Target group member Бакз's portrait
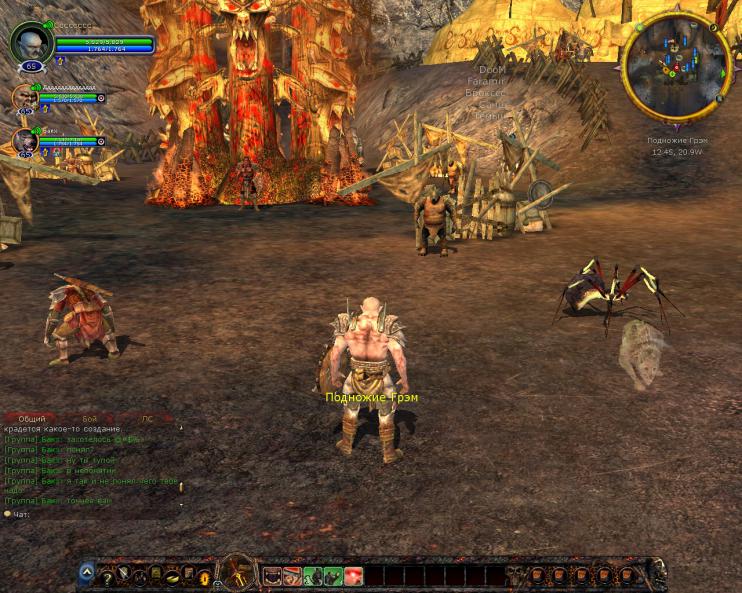The height and width of the screenshot is (593, 742). pyautogui.click(x=24, y=142)
